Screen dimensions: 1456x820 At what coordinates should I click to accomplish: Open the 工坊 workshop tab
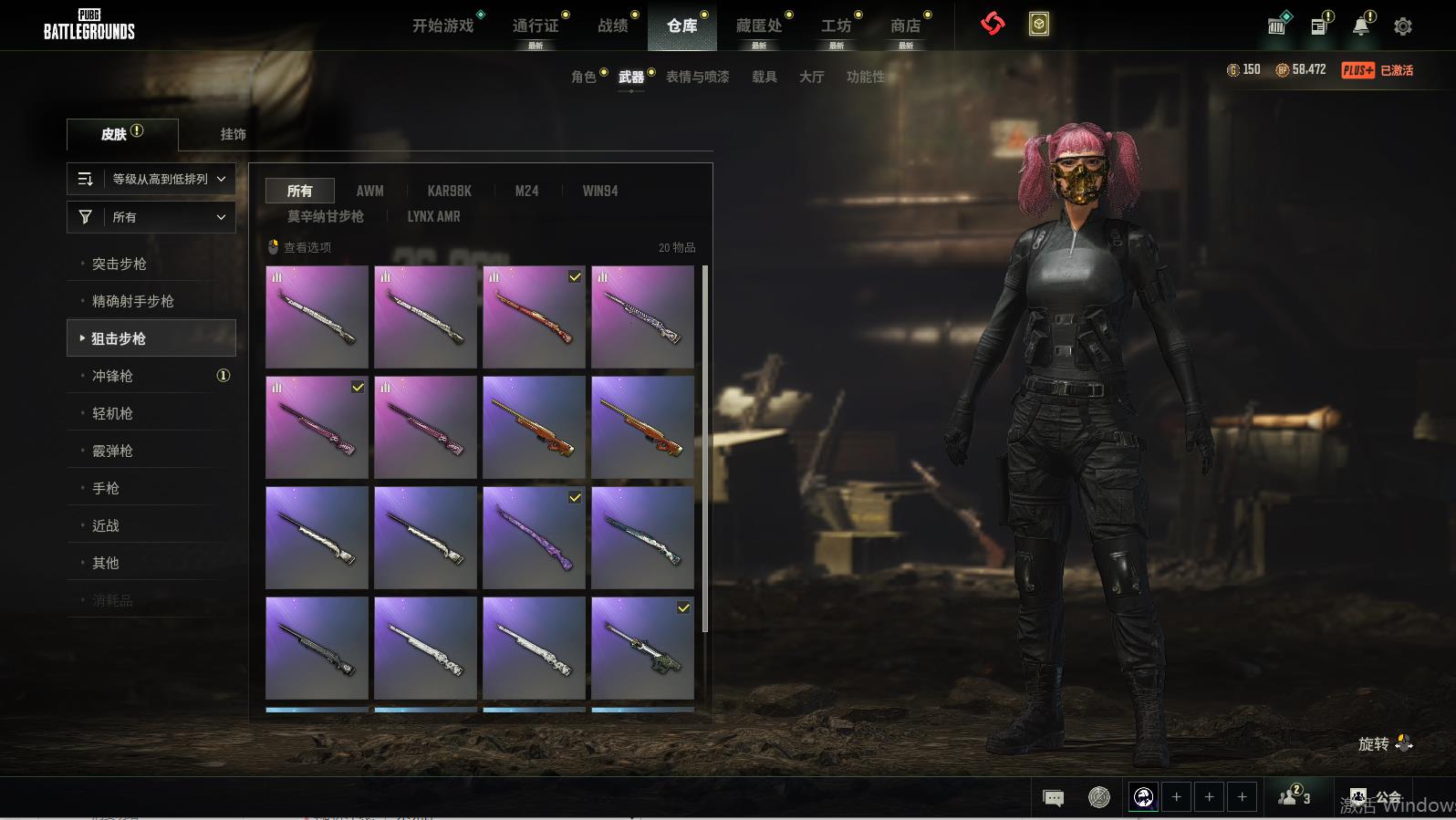click(x=836, y=26)
